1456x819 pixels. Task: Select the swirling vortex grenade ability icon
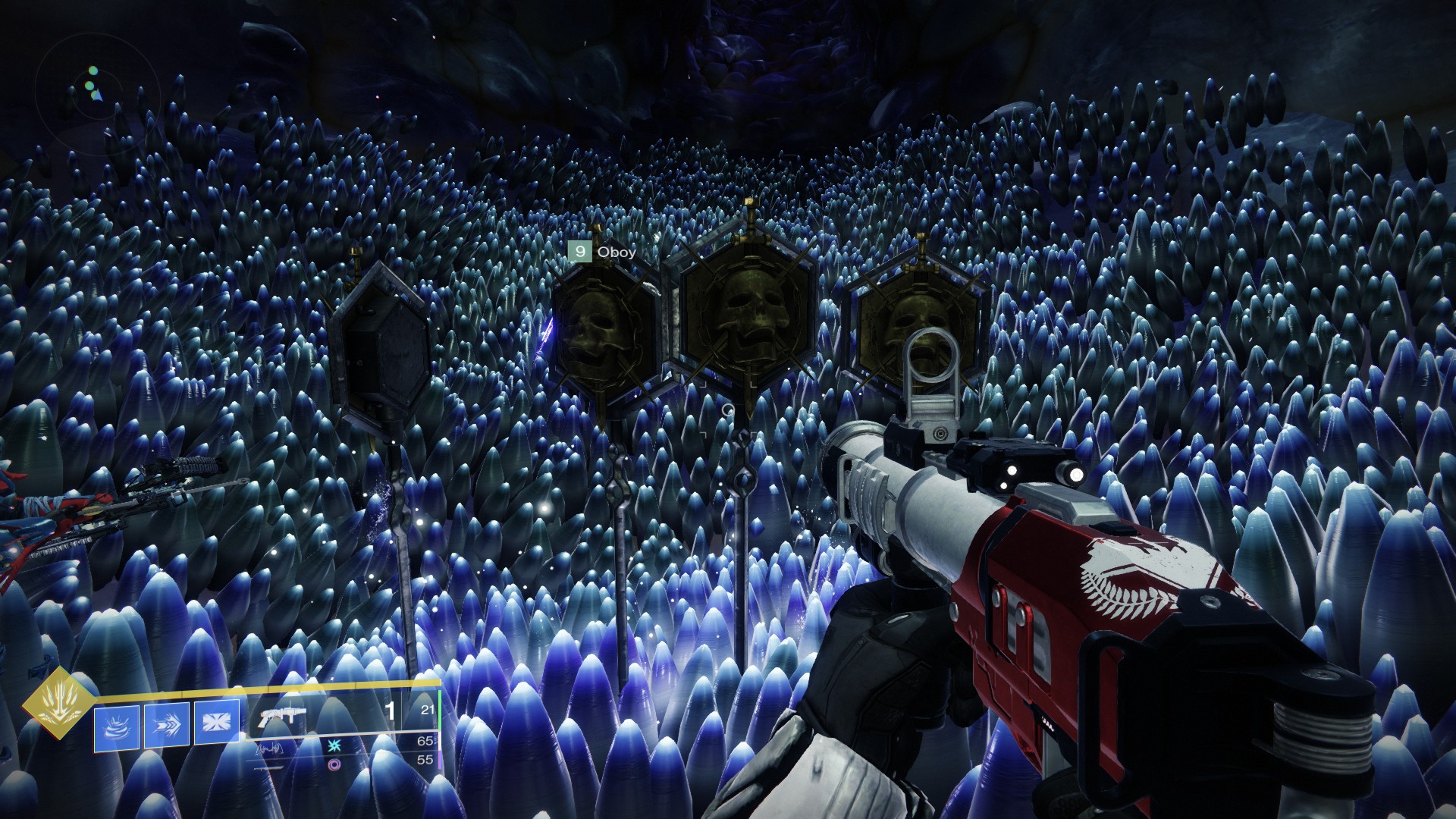point(117,727)
